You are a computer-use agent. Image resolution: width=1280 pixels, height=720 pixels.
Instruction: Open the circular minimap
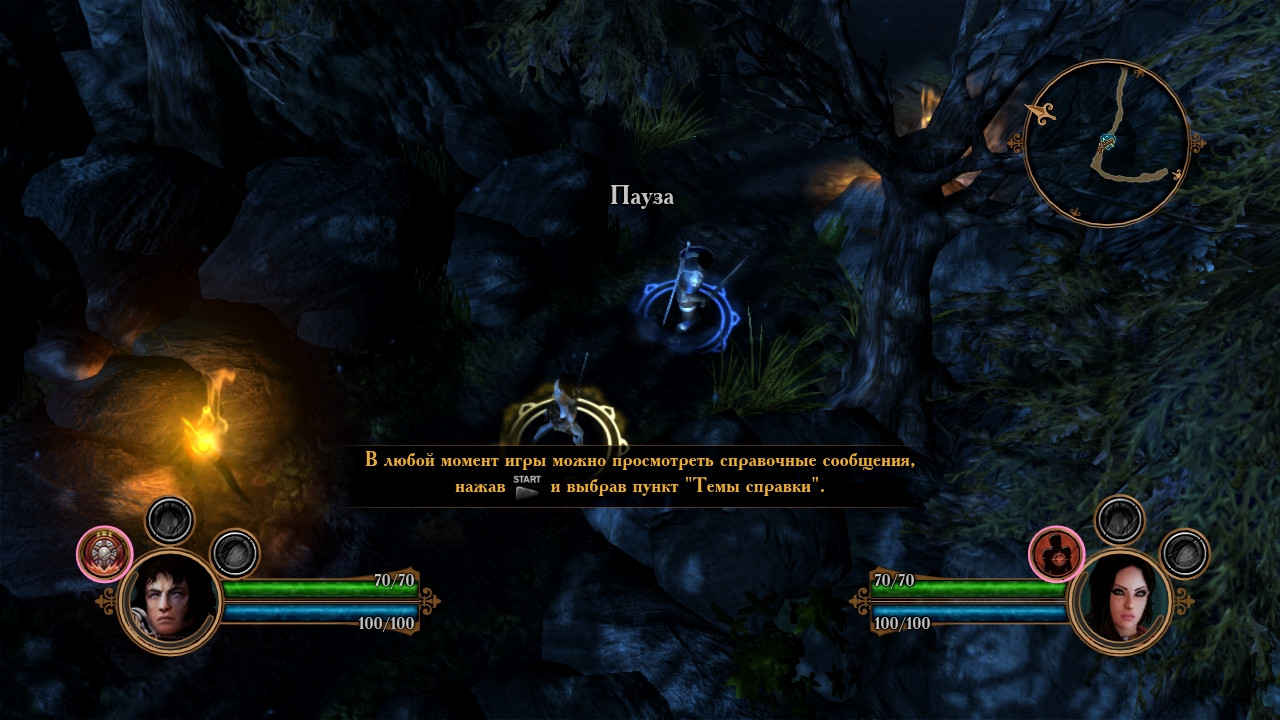coord(1107,143)
